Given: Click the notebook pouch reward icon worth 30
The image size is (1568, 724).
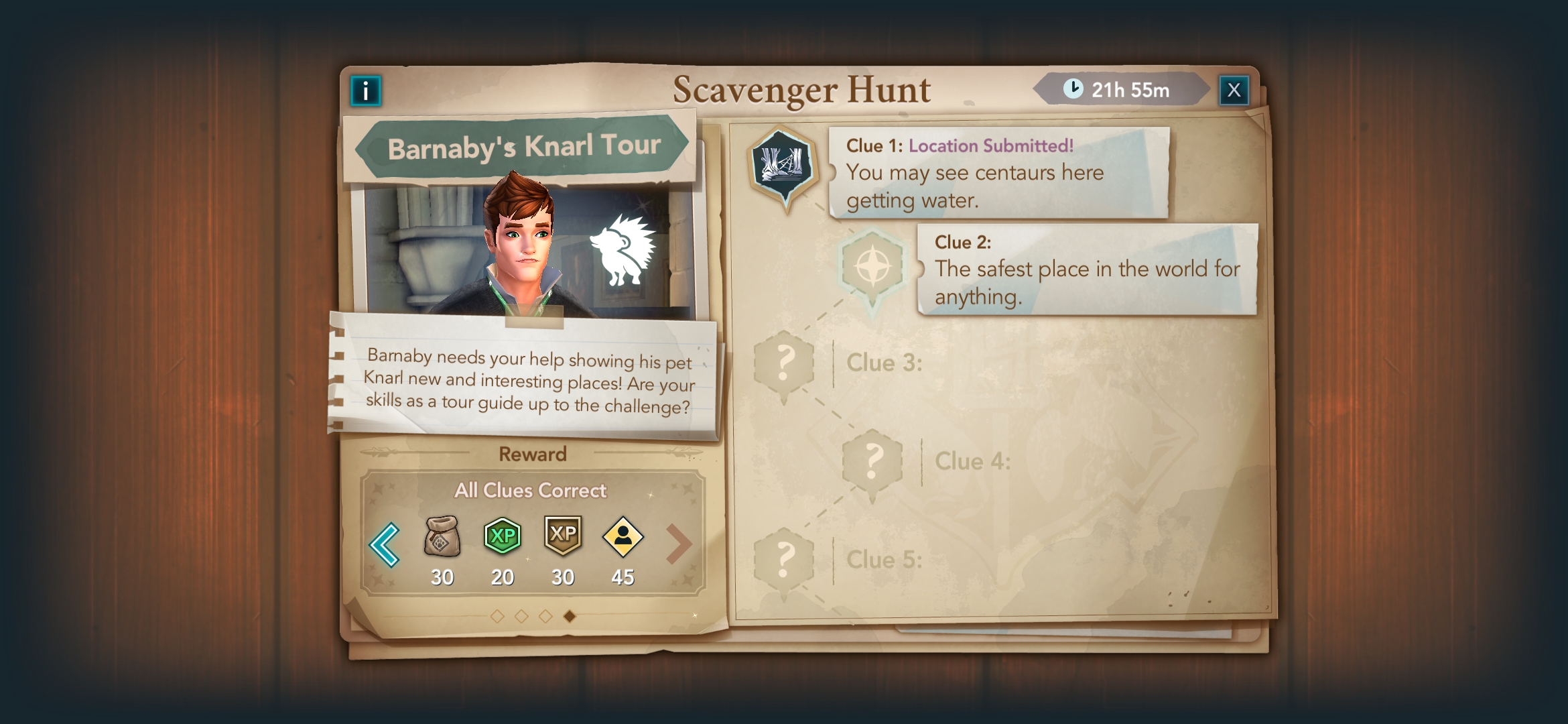Looking at the screenshot, I should pyautogui.click(x=442, y=538).
